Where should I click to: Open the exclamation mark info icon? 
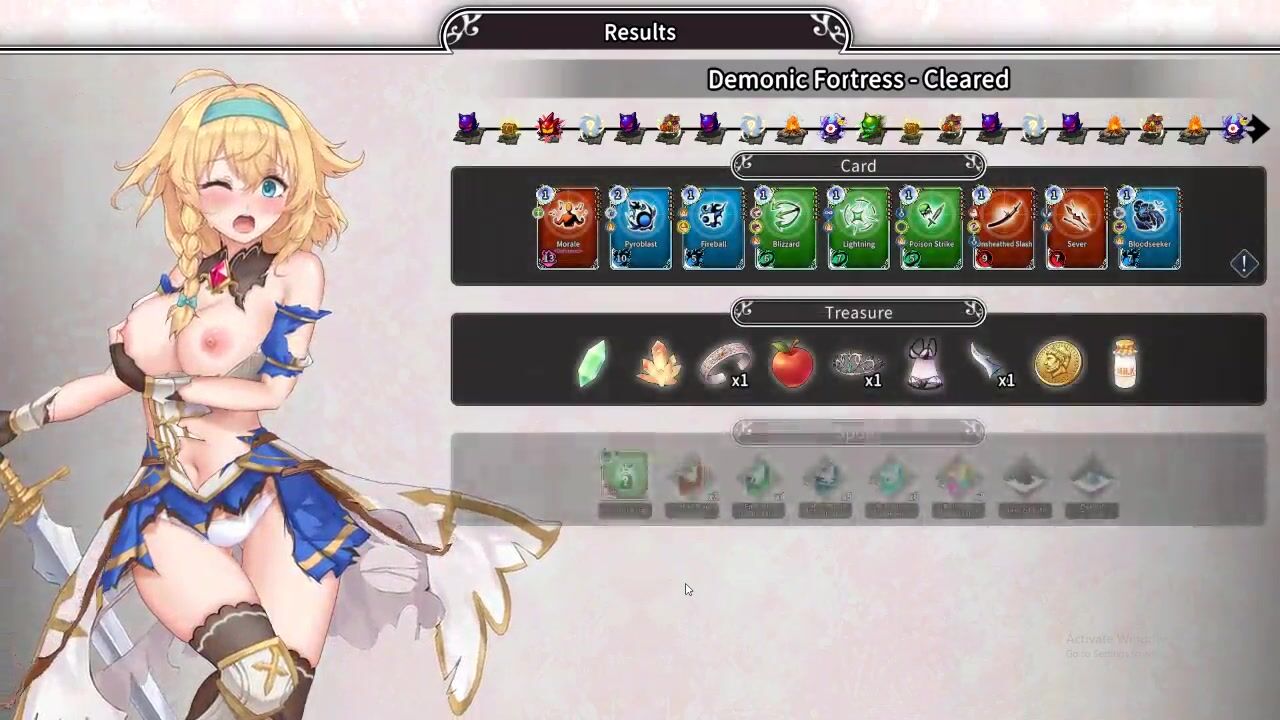(1244, 263)
